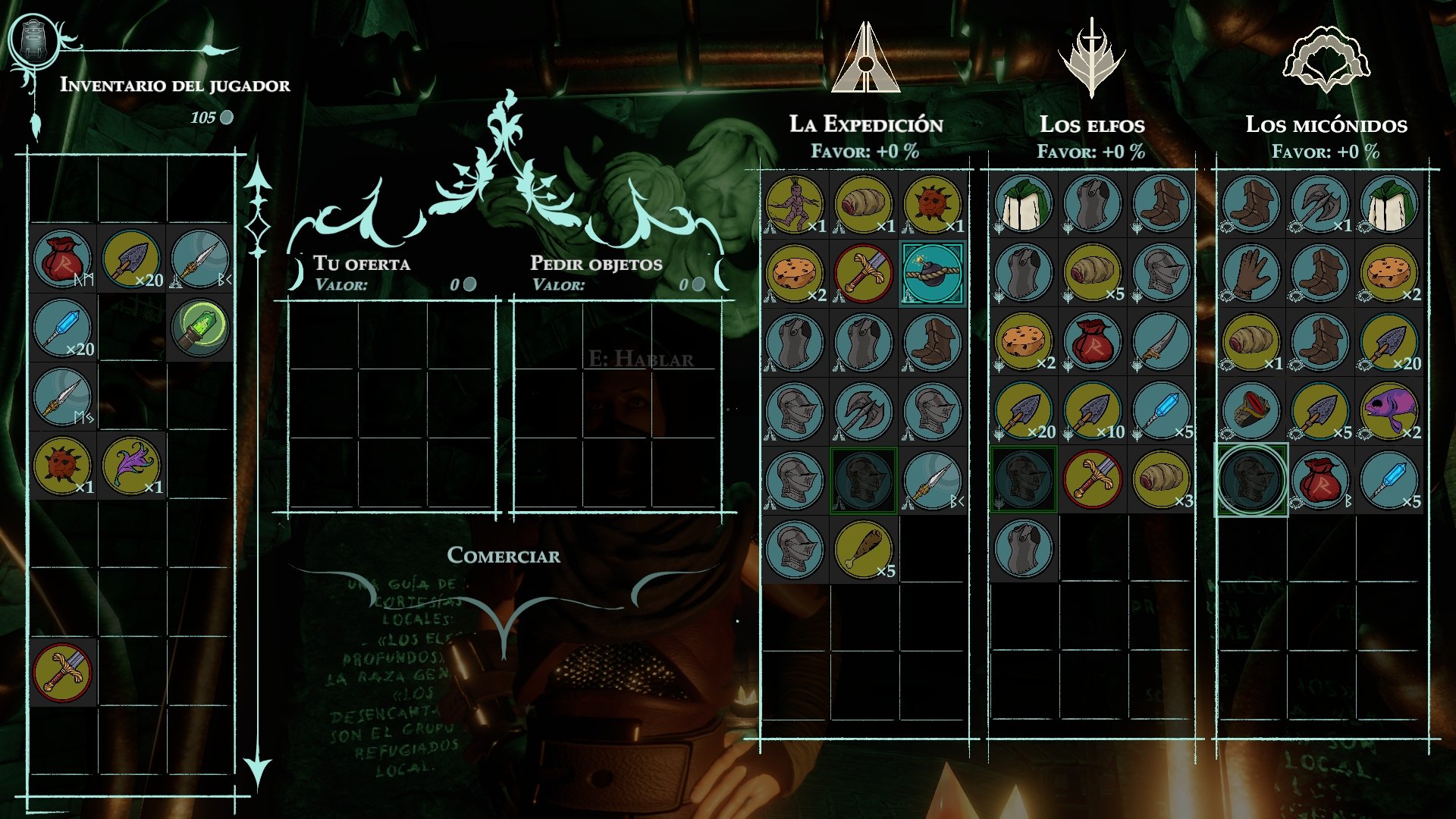Select the leather glove item

[1250, 273]
